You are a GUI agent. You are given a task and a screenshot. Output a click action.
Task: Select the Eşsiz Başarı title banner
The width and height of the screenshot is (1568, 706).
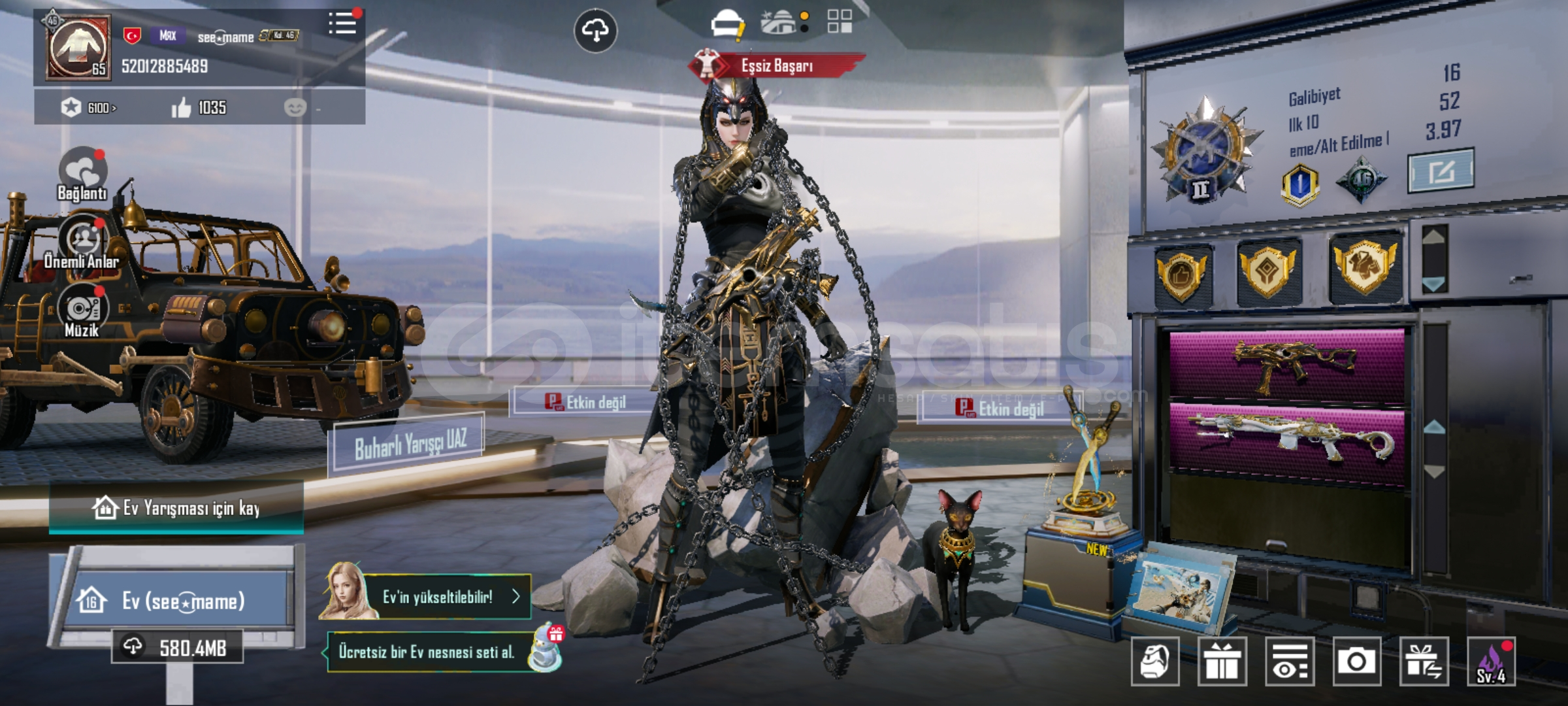click(776, 66)
